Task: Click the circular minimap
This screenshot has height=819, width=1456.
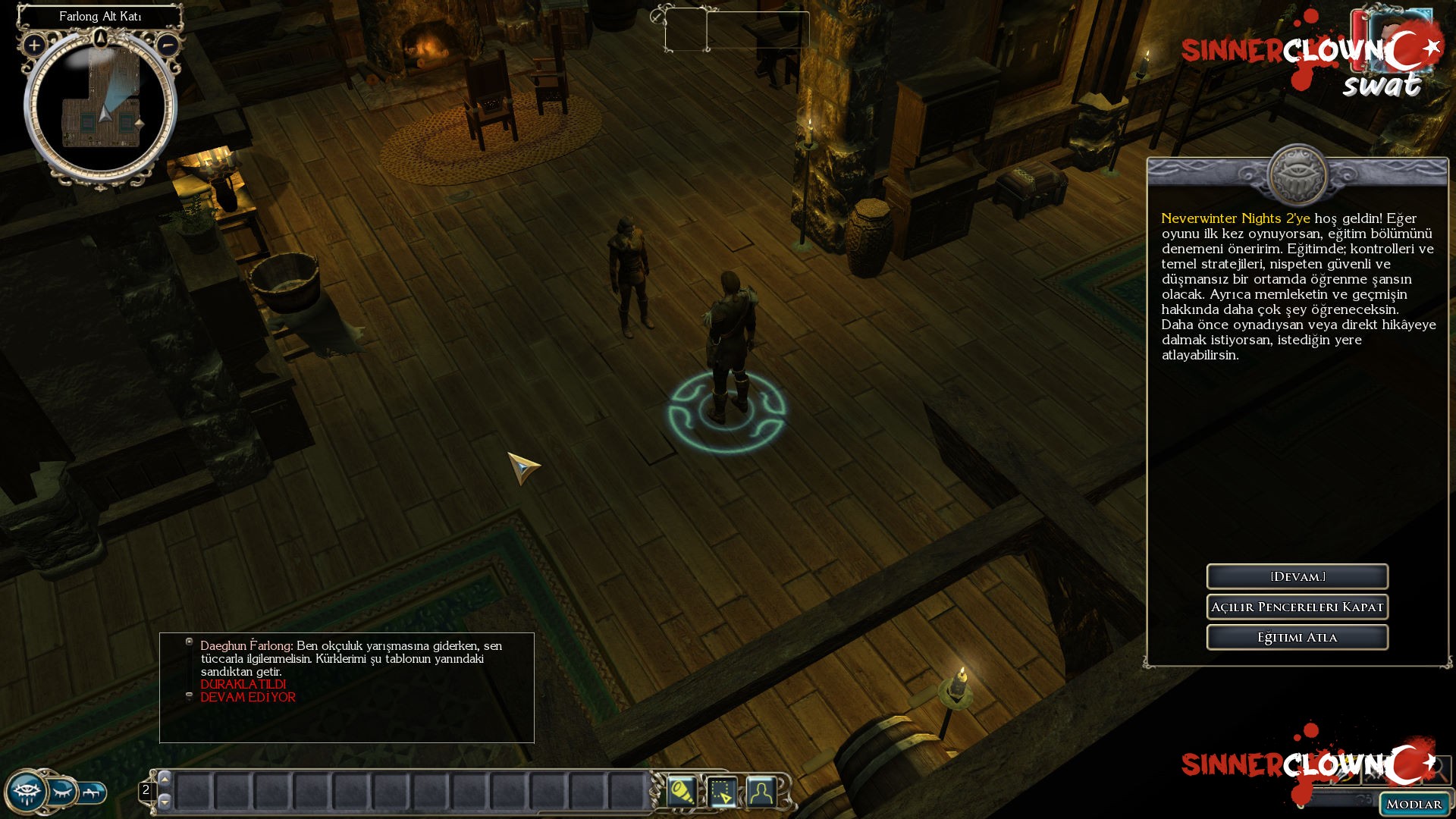Action: pyautogui.click(x=101, y=106)
